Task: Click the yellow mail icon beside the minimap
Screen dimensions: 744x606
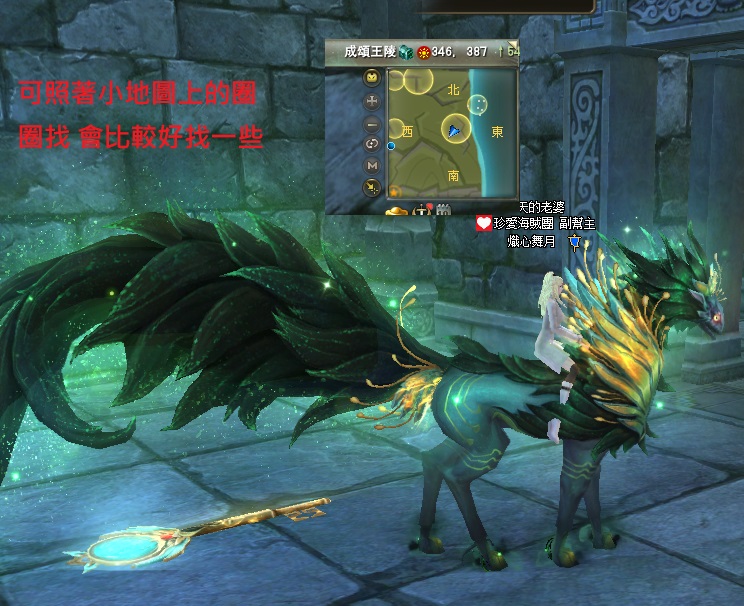Action: [373, 77]
